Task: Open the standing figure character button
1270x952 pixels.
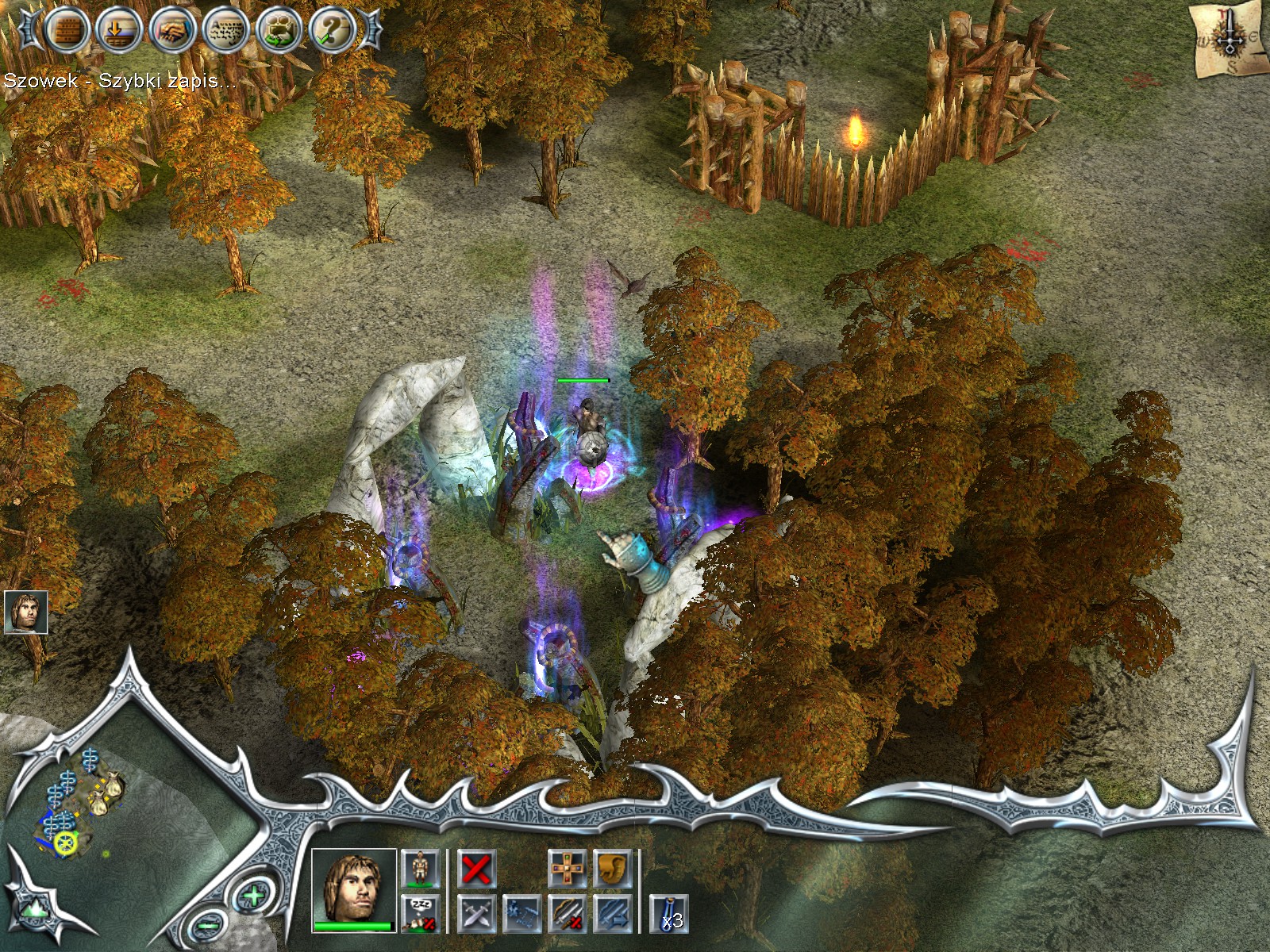Action: 421,869
